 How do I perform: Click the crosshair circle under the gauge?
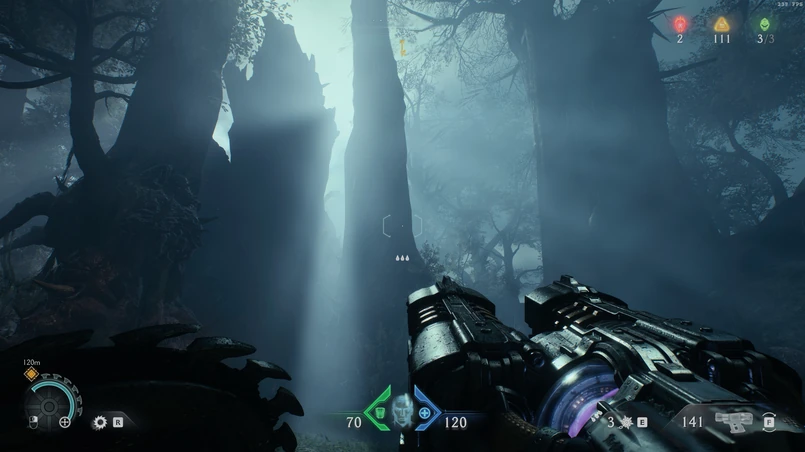[65, 422]
